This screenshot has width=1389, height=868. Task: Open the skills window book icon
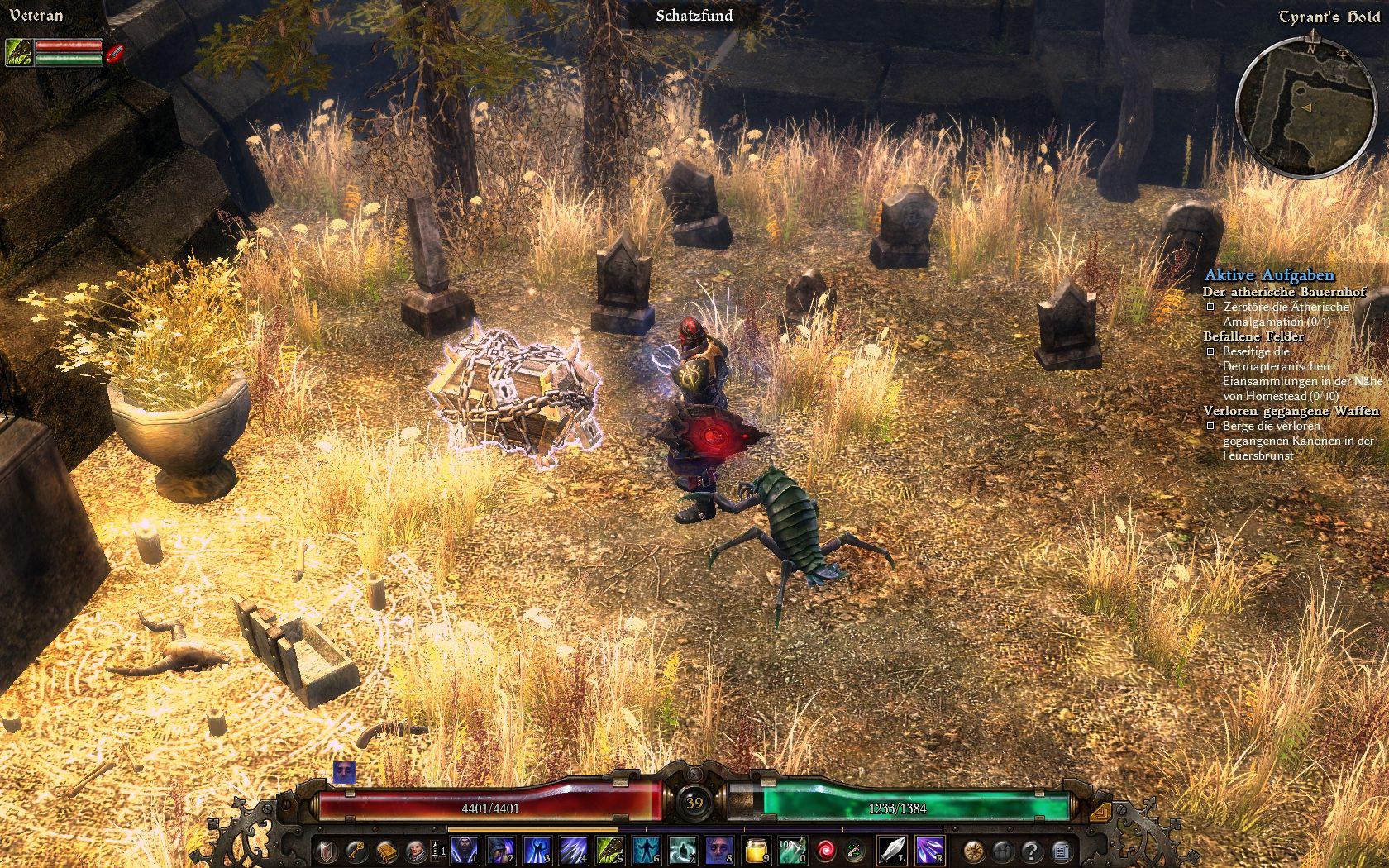(386, 850)
